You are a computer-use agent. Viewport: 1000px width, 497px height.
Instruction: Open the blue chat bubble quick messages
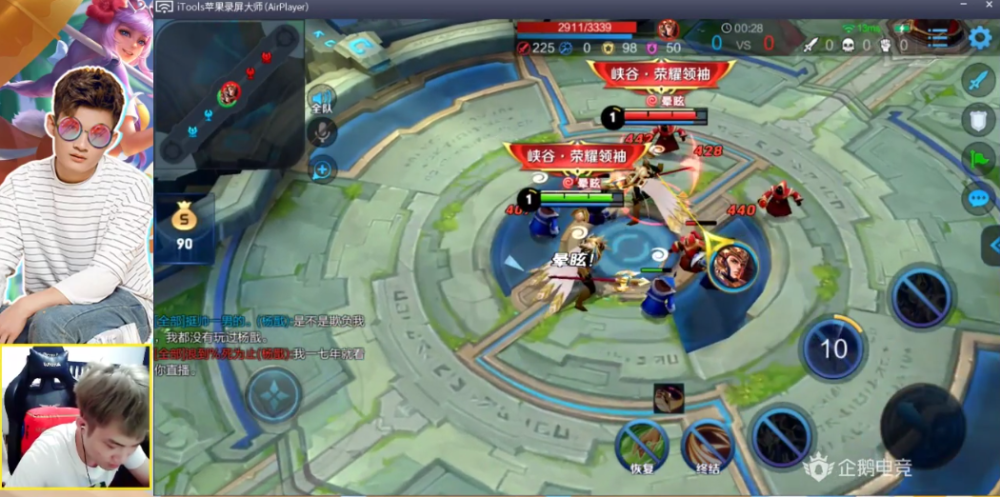(x=978, y=197)
